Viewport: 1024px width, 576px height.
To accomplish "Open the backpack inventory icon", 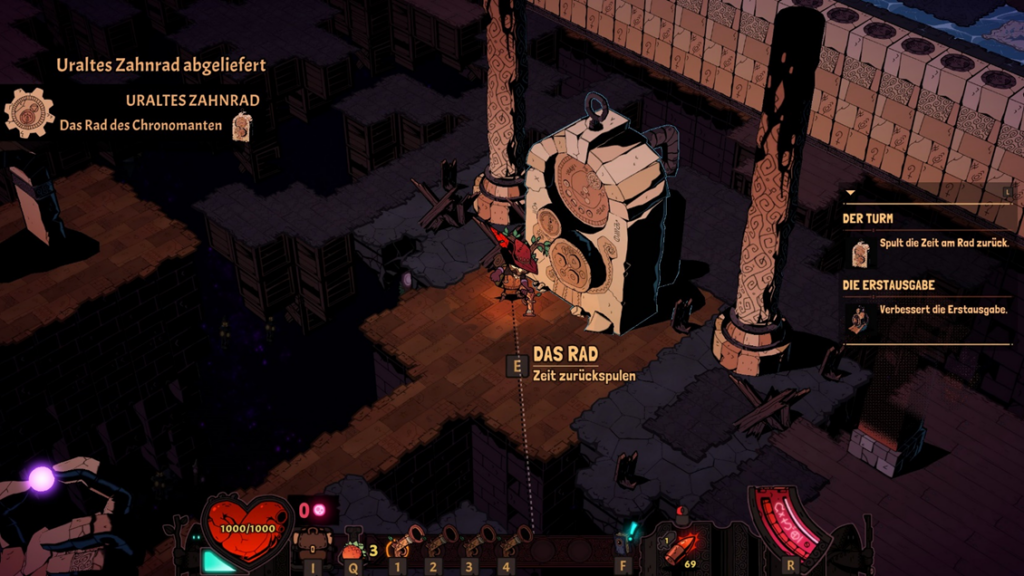I will click(313, 544).
